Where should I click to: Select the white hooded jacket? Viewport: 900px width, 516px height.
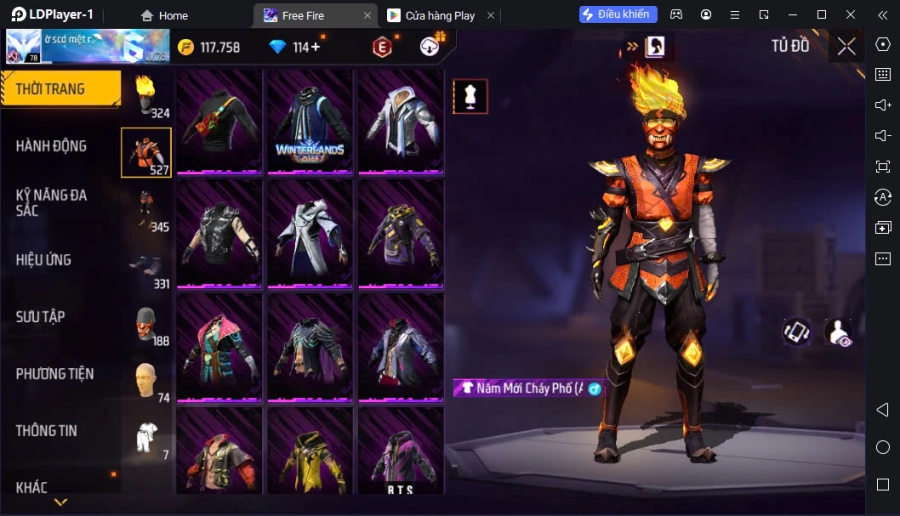[400, 122]
